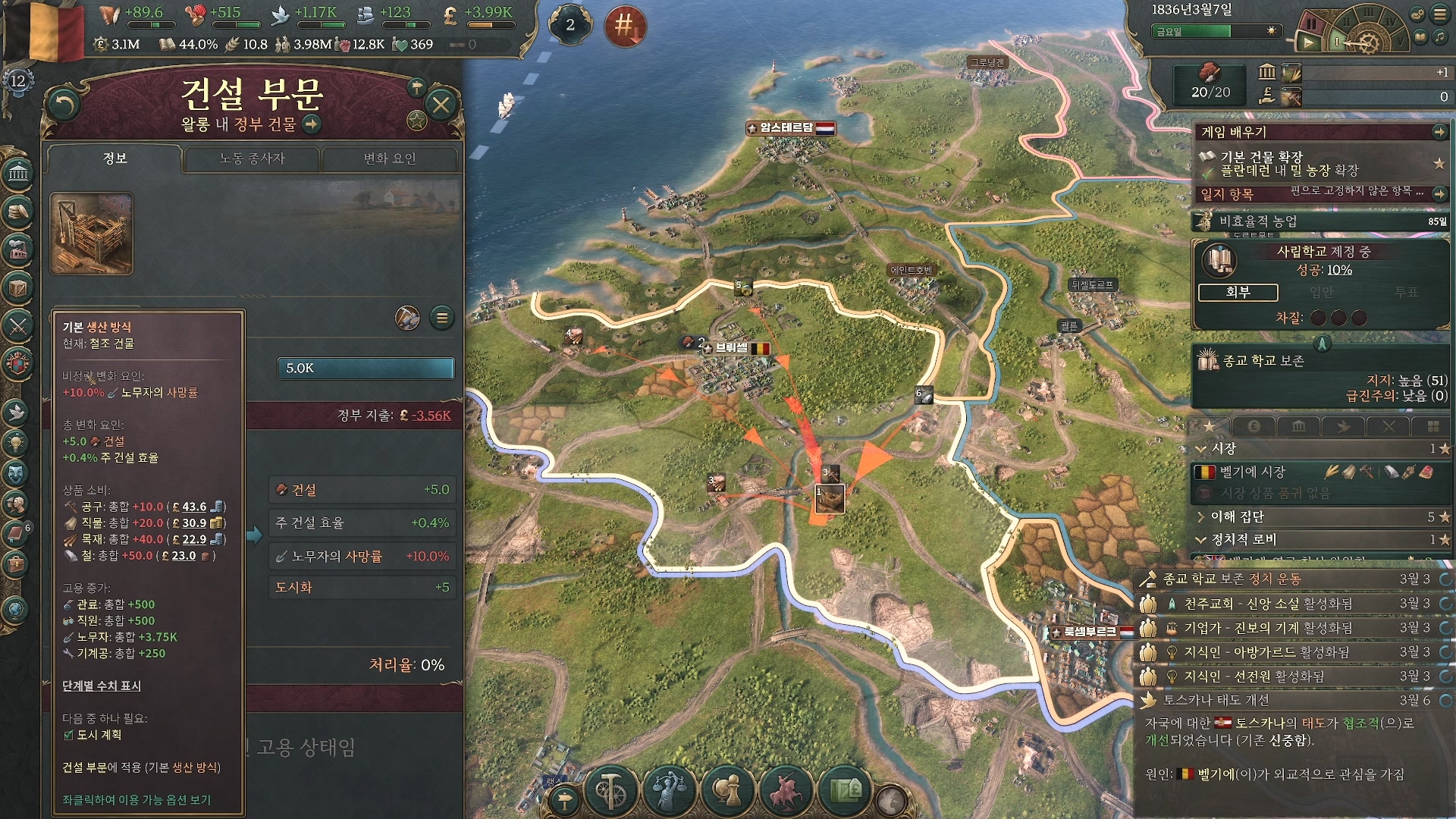The height and width of the screenshot is (819, 1456).
Task: Click the 회부 button for the law
Action: click(1238, 292)
